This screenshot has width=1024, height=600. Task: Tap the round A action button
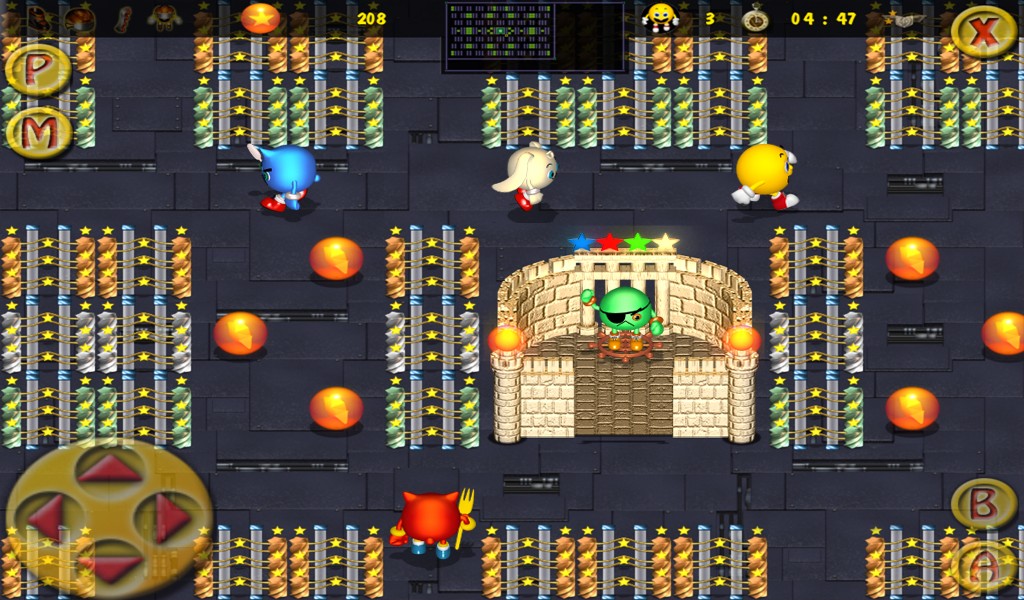coord(982,567)
